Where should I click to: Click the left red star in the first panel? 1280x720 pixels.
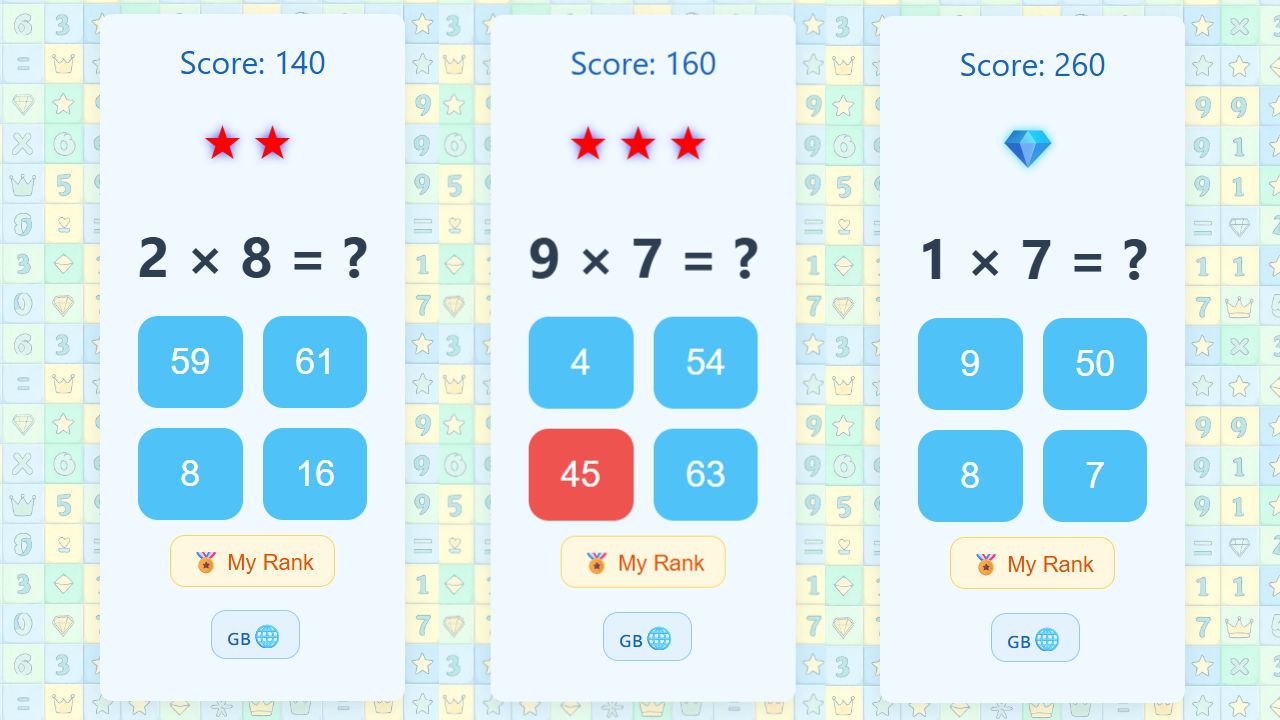coord(222,143)
